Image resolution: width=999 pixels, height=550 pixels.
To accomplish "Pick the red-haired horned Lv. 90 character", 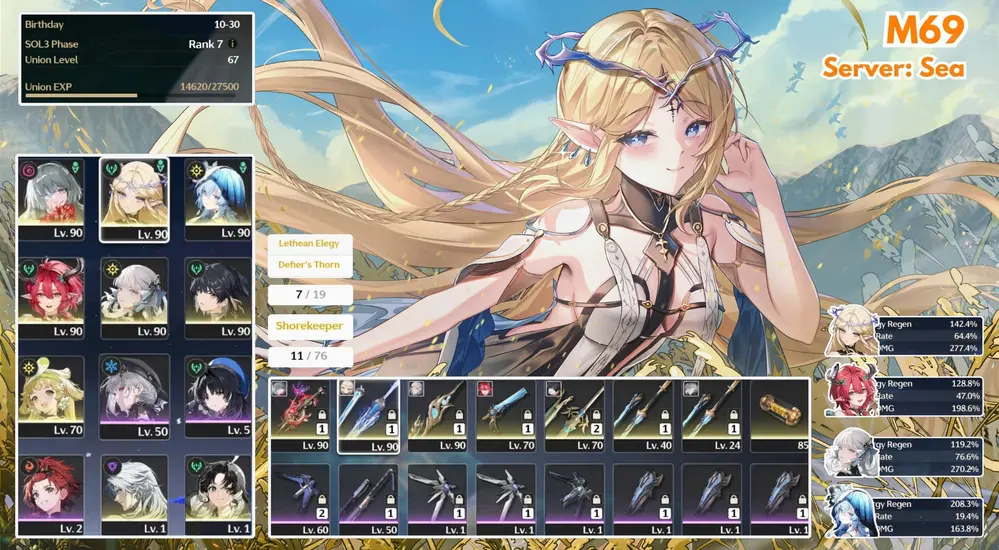I will tap(53, 297).
